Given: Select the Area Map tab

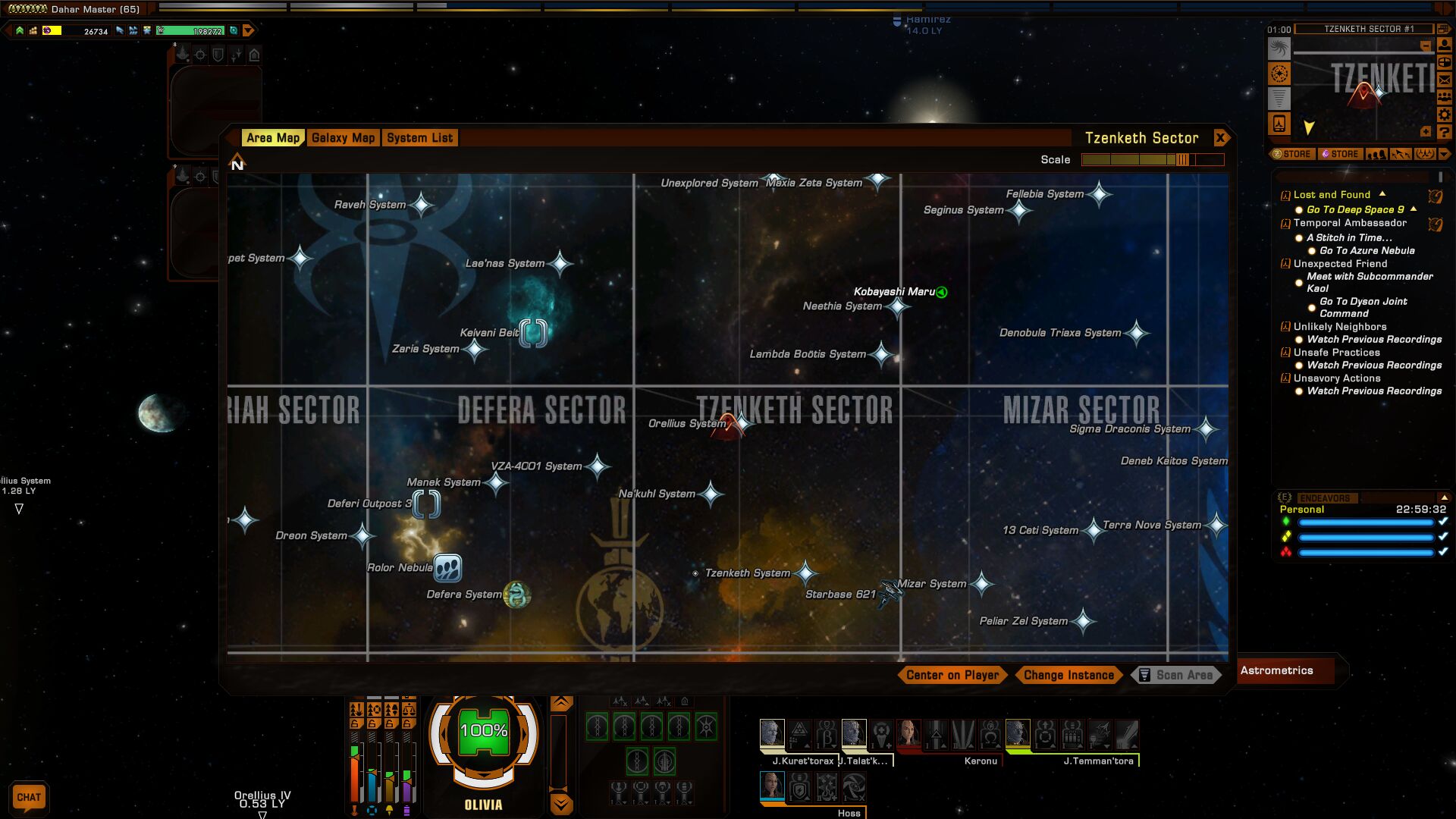Looking at the screenshot, I should tap(273, 138).
